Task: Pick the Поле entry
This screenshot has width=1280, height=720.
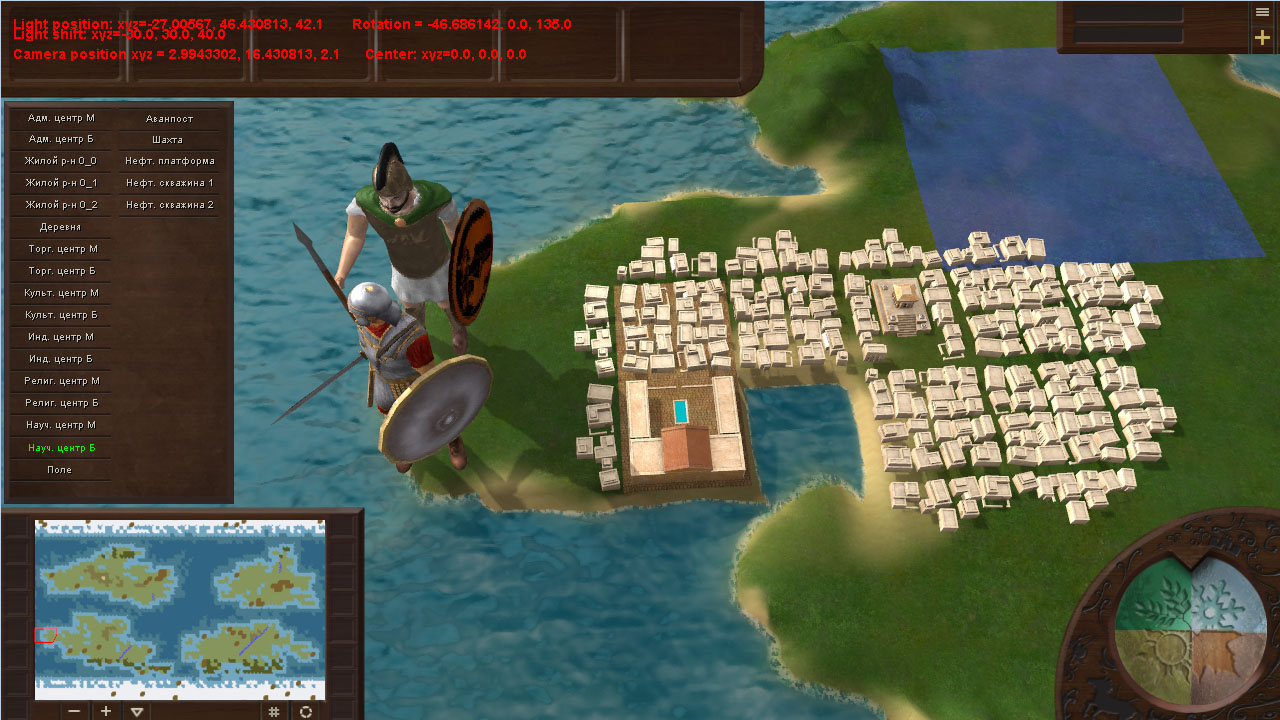Action: (x=60, y=469)
